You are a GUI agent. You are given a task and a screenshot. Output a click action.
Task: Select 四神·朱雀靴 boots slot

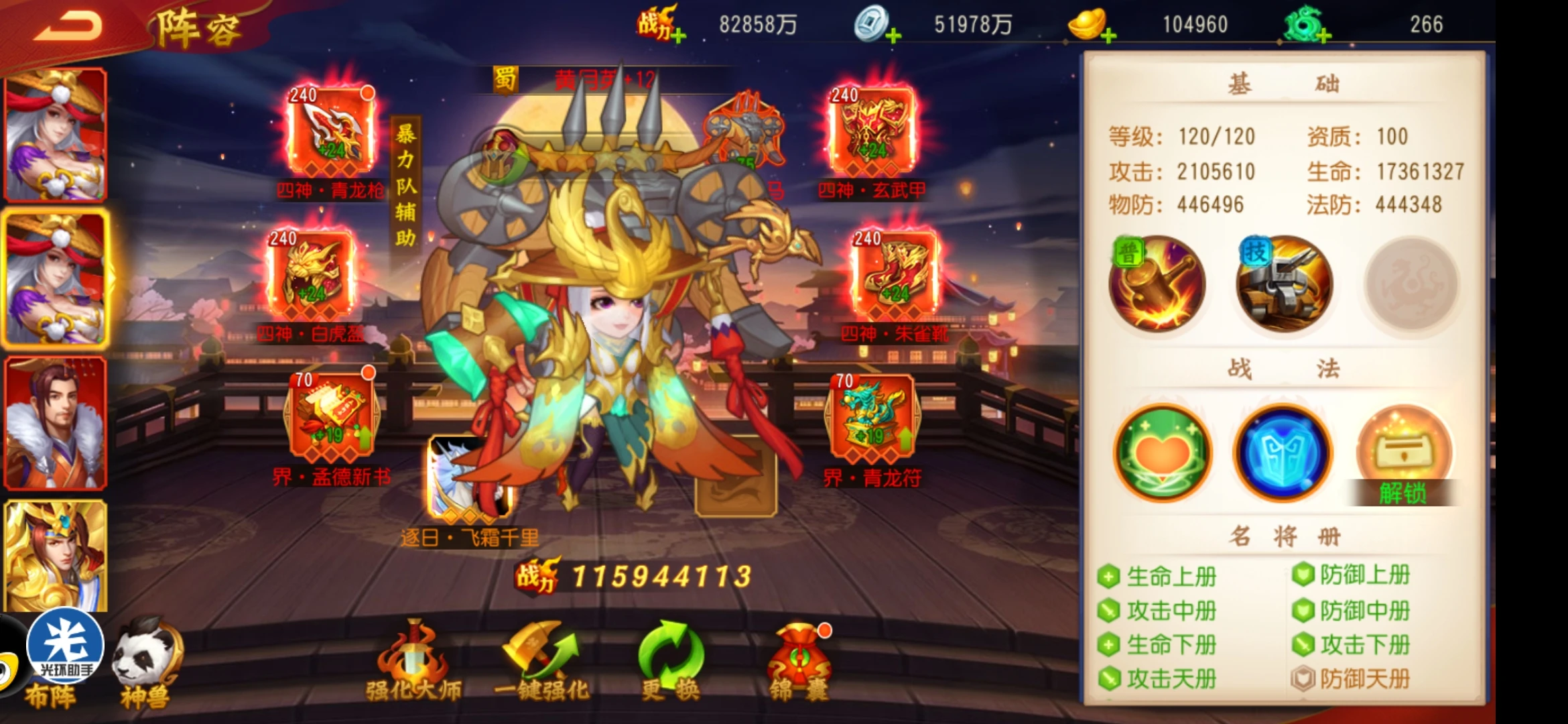895,275
